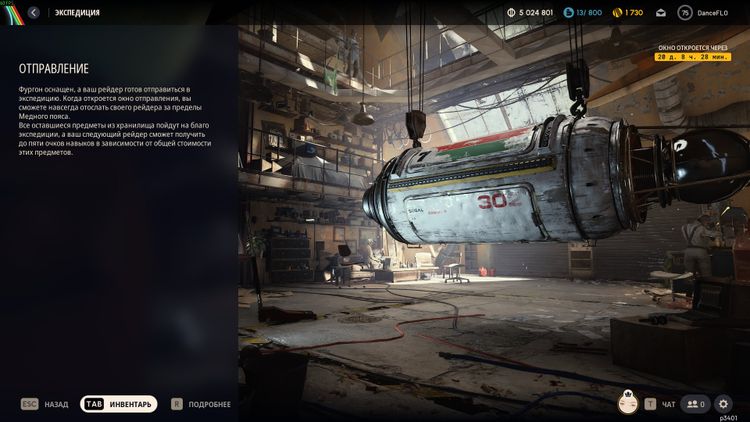750x422 pixels.
Task: Click the blue token currency counter
Action: tap(583, 13)
